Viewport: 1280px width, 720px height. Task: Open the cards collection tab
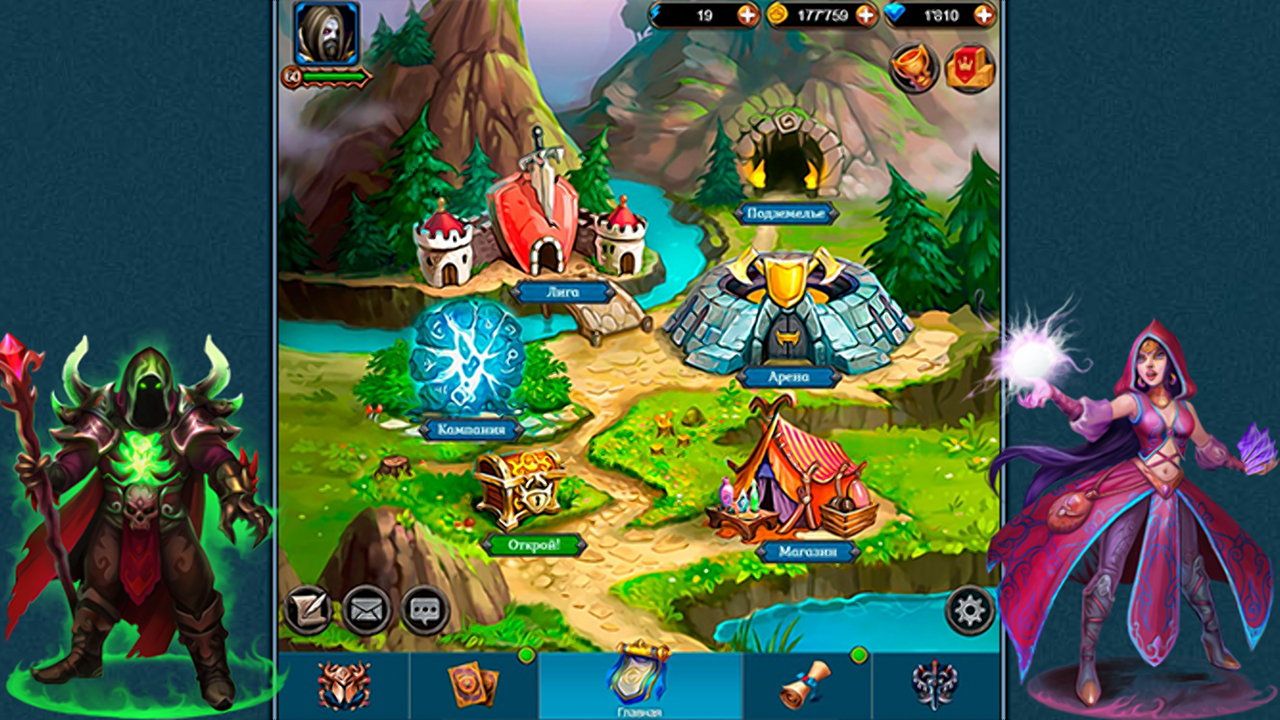pos(473,685)
